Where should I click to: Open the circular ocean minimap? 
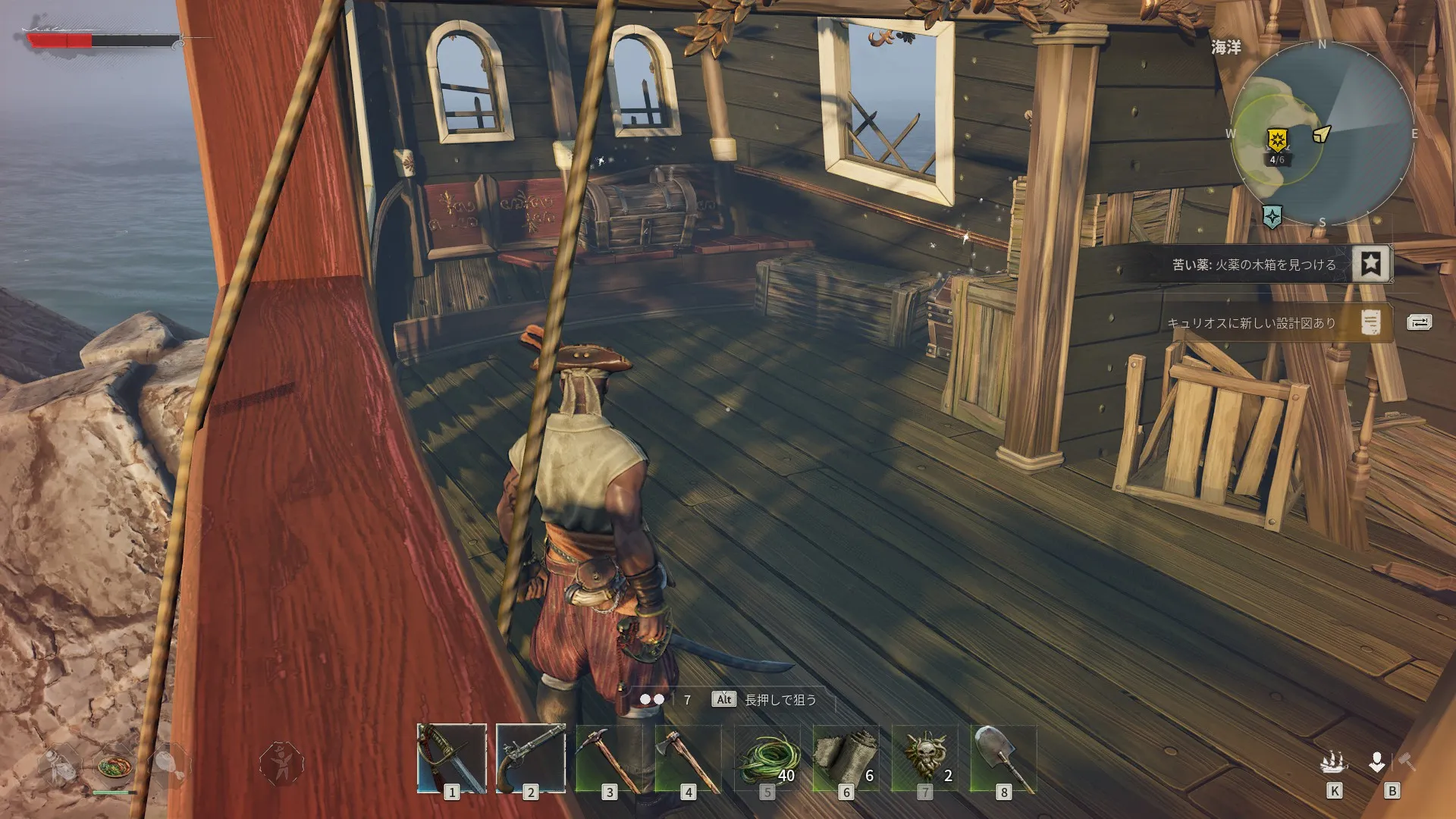tap(1322, 133)
